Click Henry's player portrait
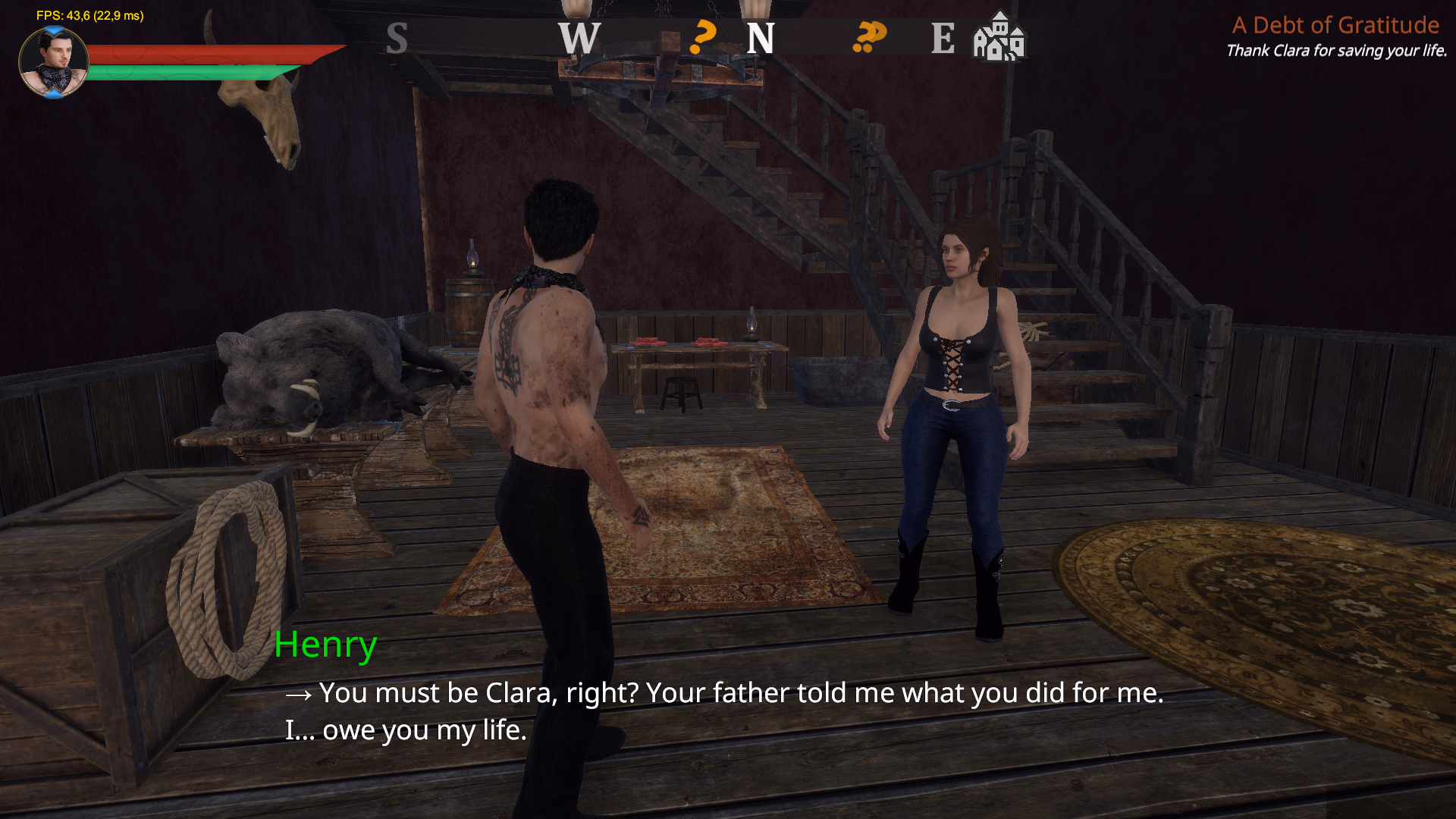 tap(53, 62)
